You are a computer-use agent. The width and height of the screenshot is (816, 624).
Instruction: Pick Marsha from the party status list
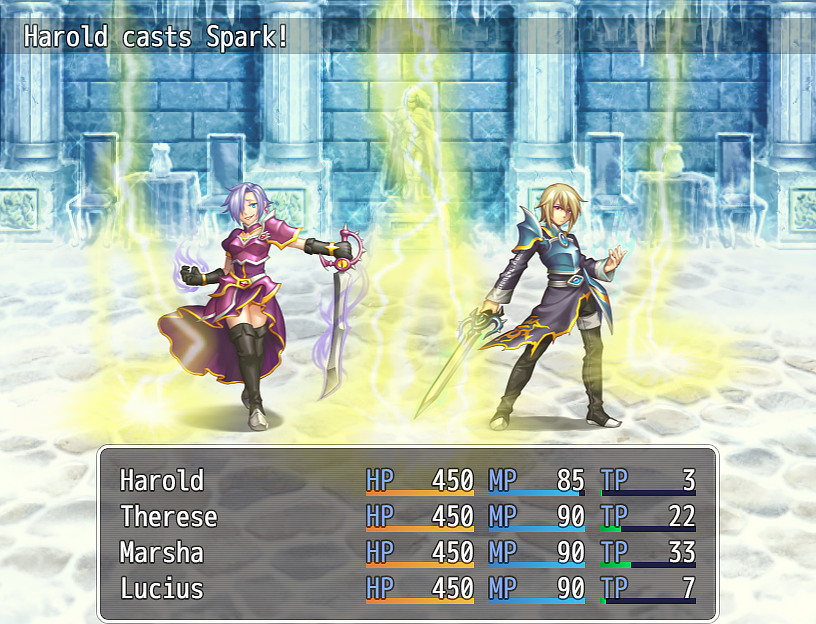(x=162, y=553)
